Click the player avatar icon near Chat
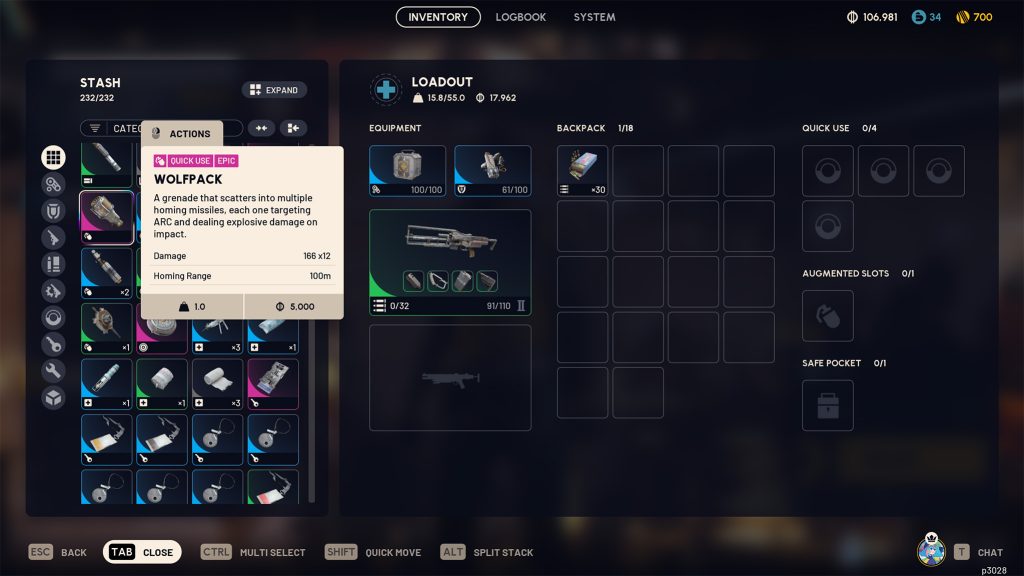The image size is (1024, 576). coord(931,550)
